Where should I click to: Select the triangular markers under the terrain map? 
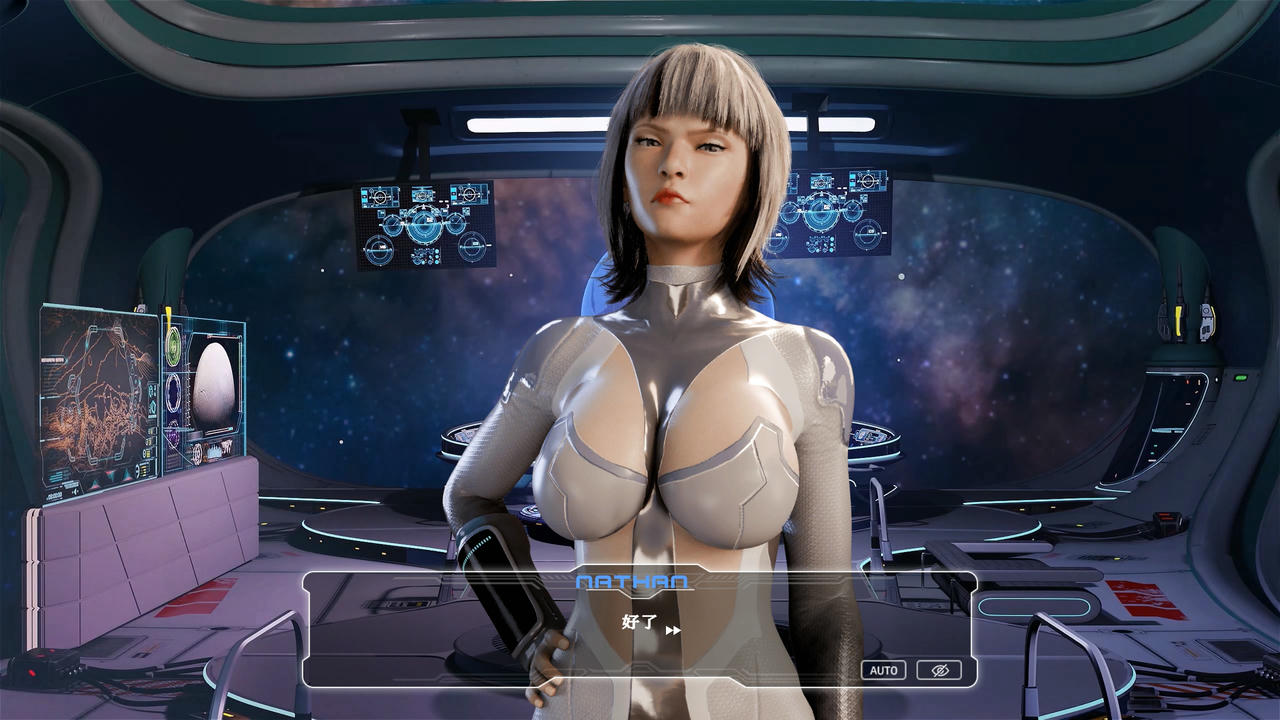[110, 477]
